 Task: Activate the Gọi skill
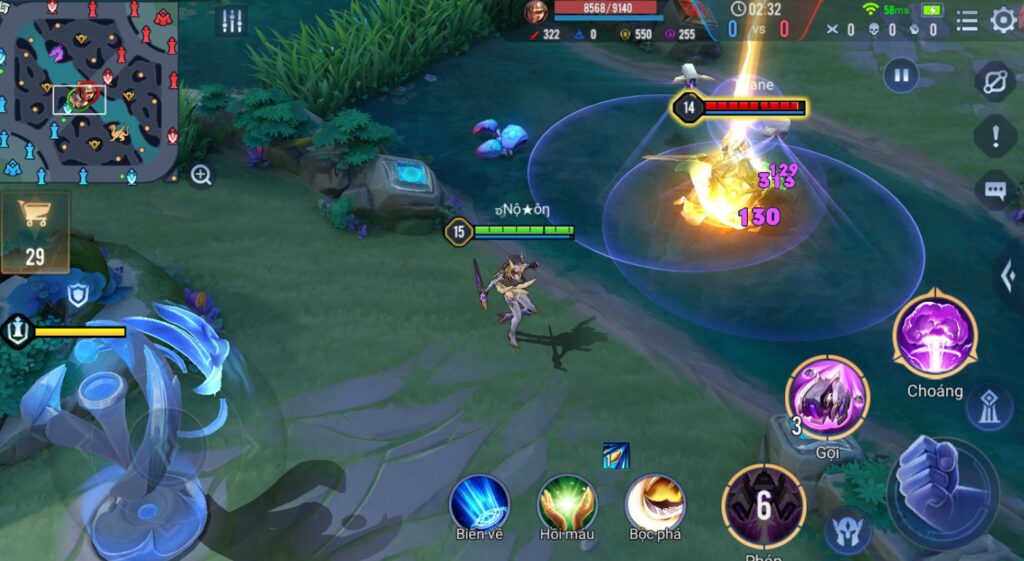(827, 399)
